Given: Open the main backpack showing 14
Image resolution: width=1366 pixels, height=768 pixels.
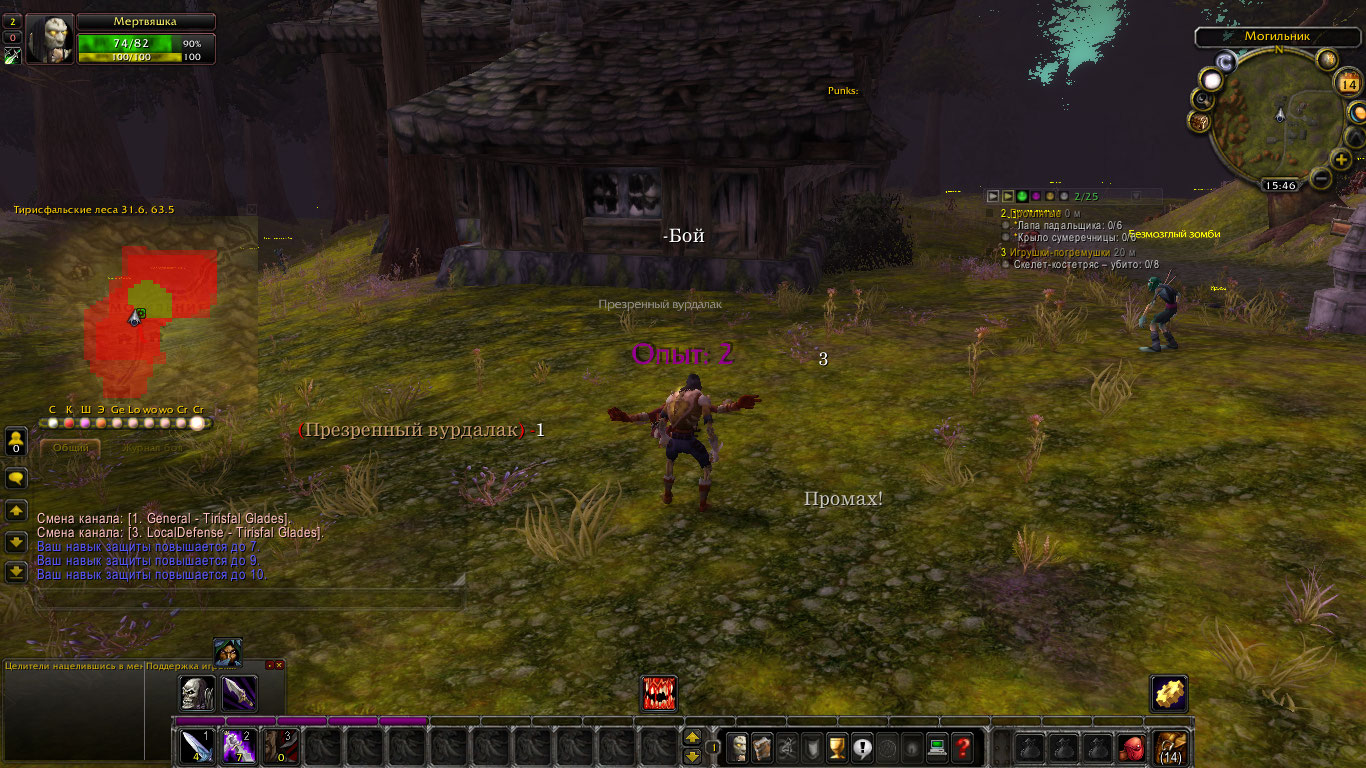Looking at the screenshot, I should tap(1170, 747).
